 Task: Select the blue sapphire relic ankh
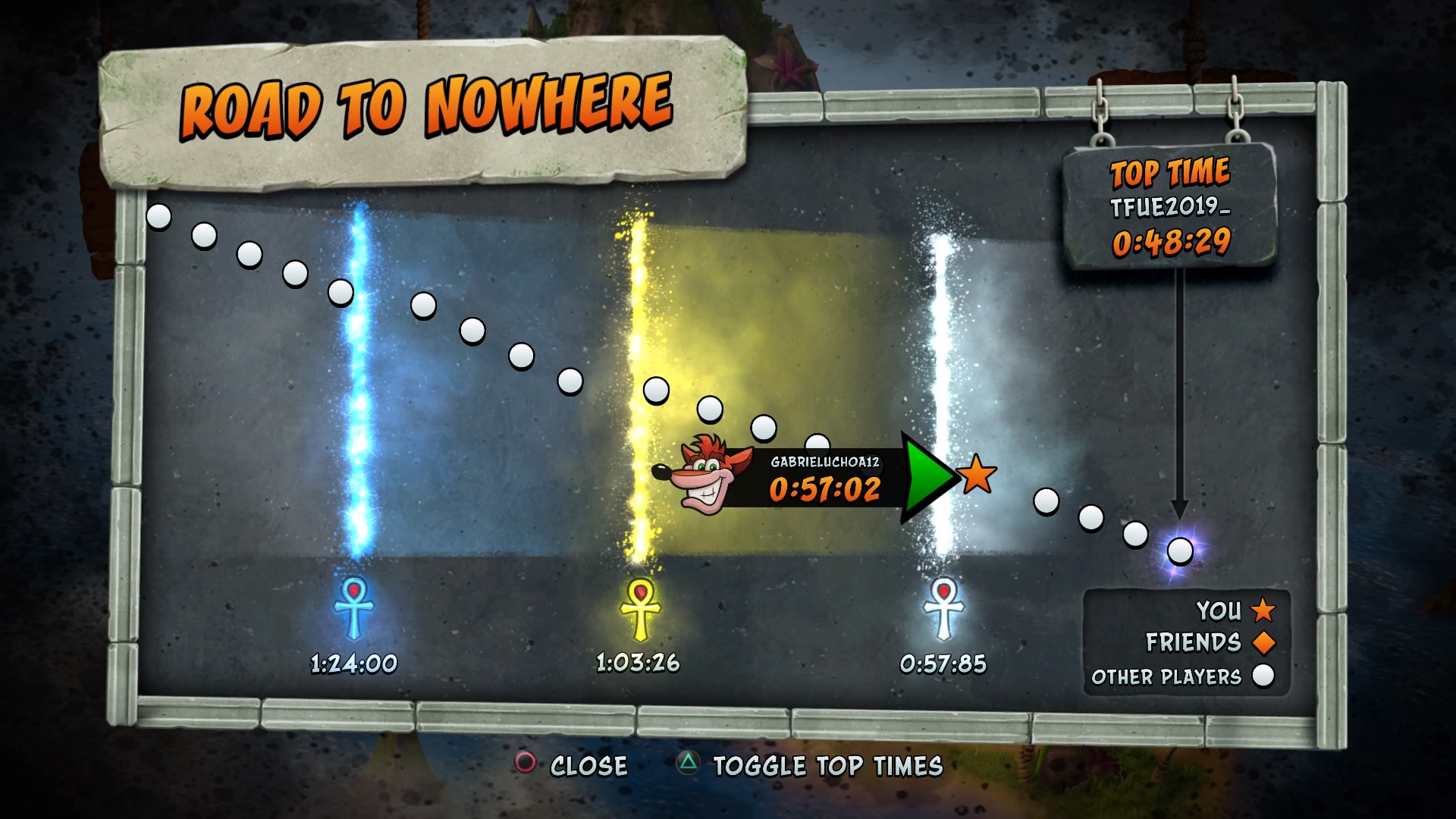[353, 609]
